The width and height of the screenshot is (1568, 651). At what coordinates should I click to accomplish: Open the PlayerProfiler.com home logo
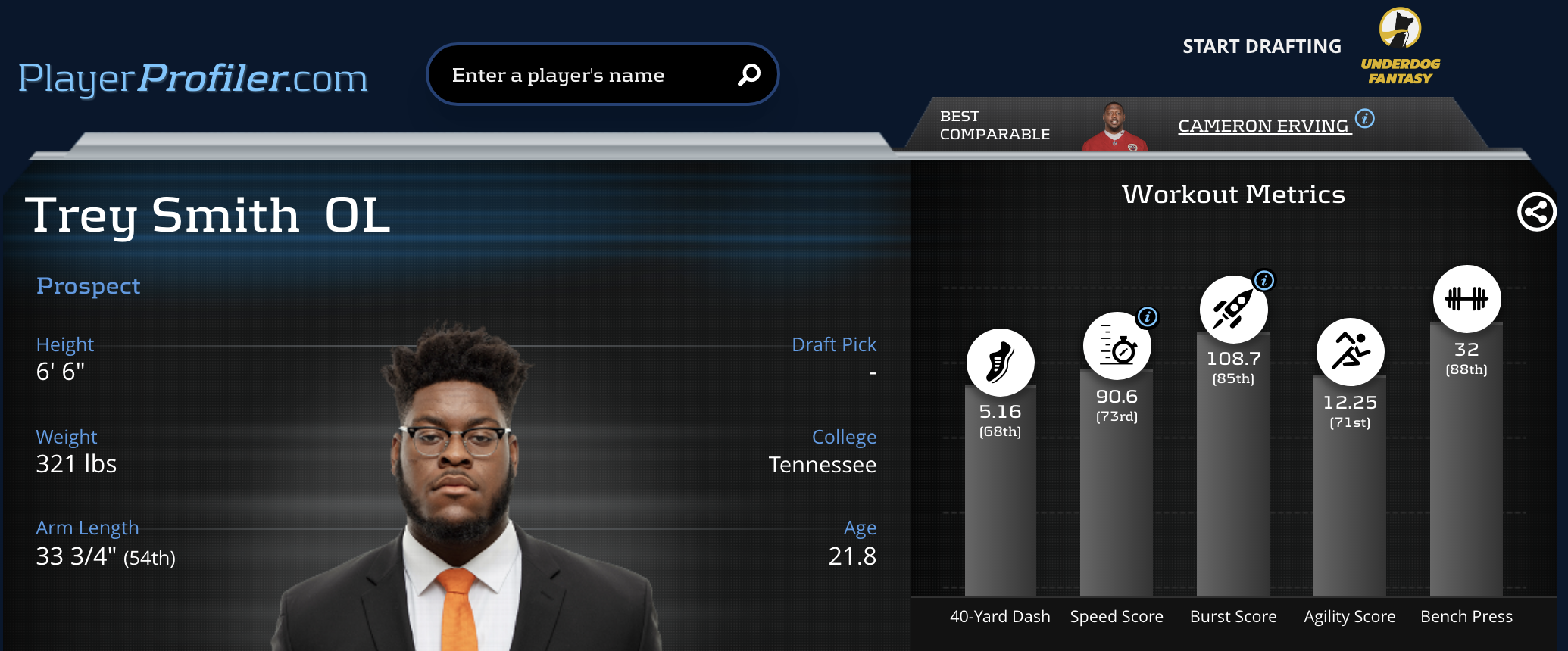(193, 78)
